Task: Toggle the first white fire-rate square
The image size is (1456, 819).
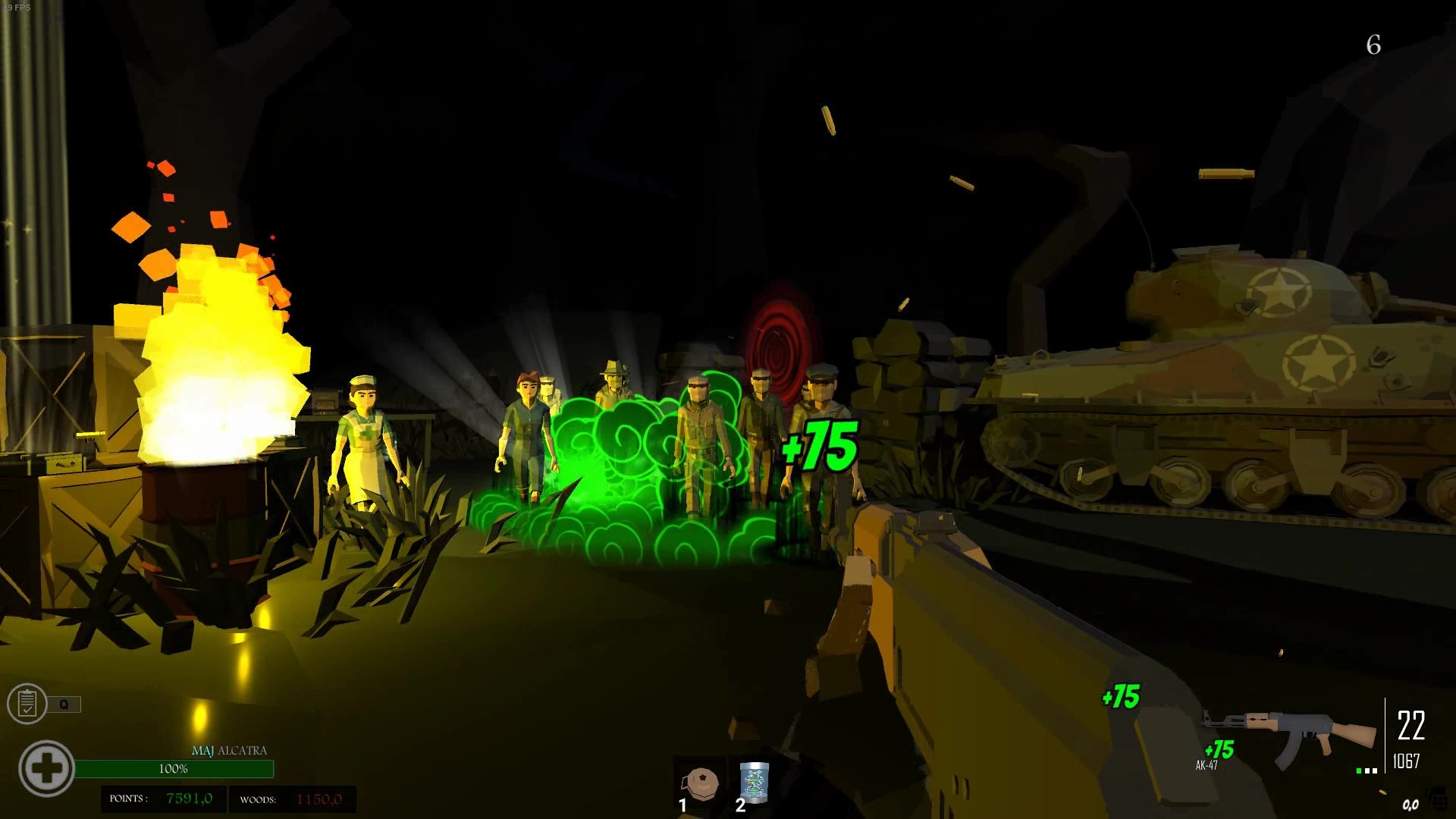Action: 1367,771
